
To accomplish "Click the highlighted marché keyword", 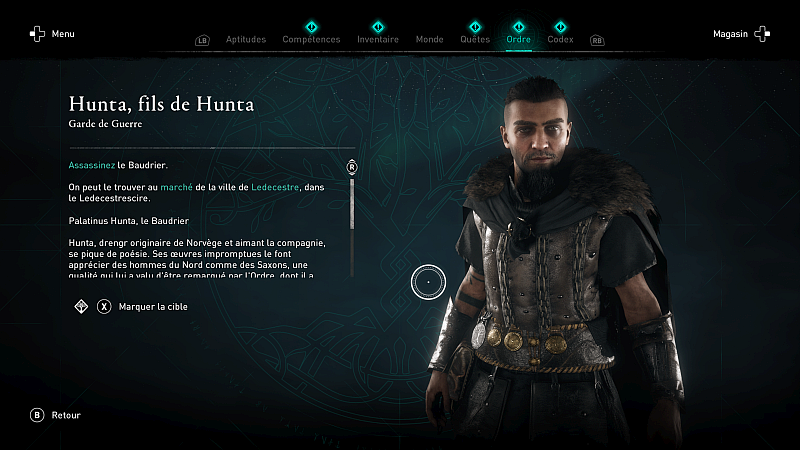I will coord(176,187).
